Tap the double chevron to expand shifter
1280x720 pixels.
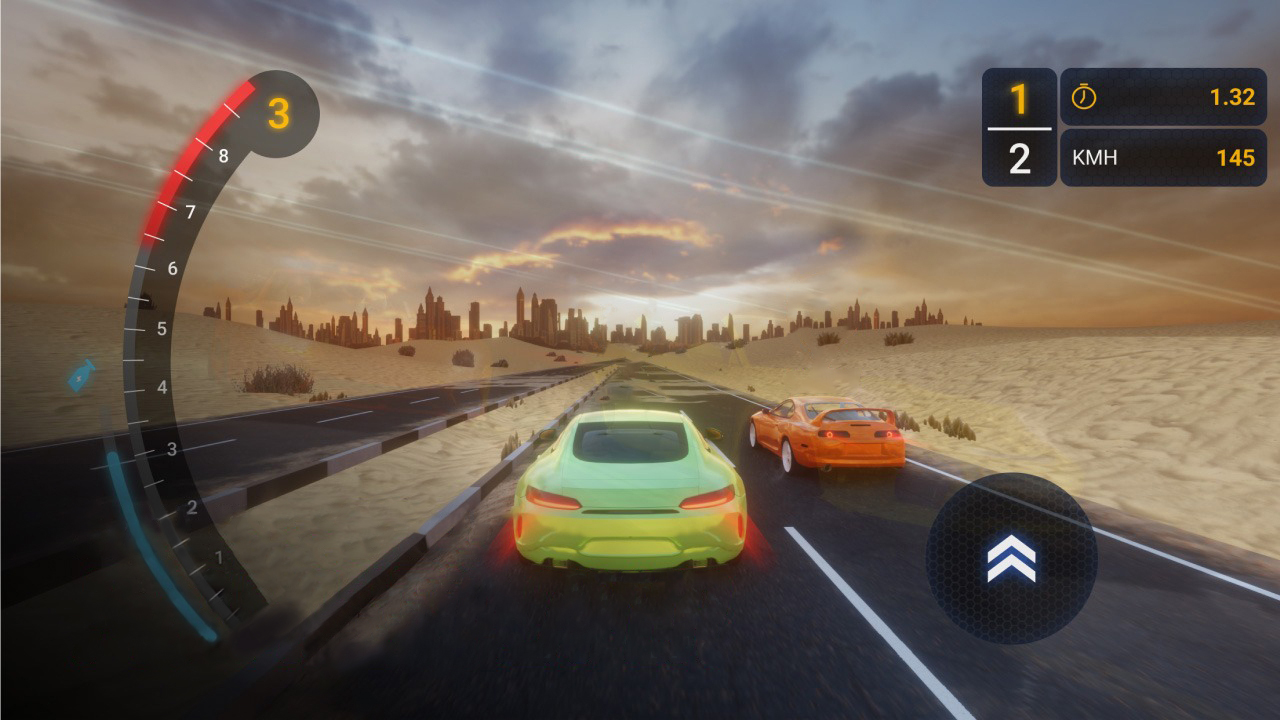pos(1010,560)
